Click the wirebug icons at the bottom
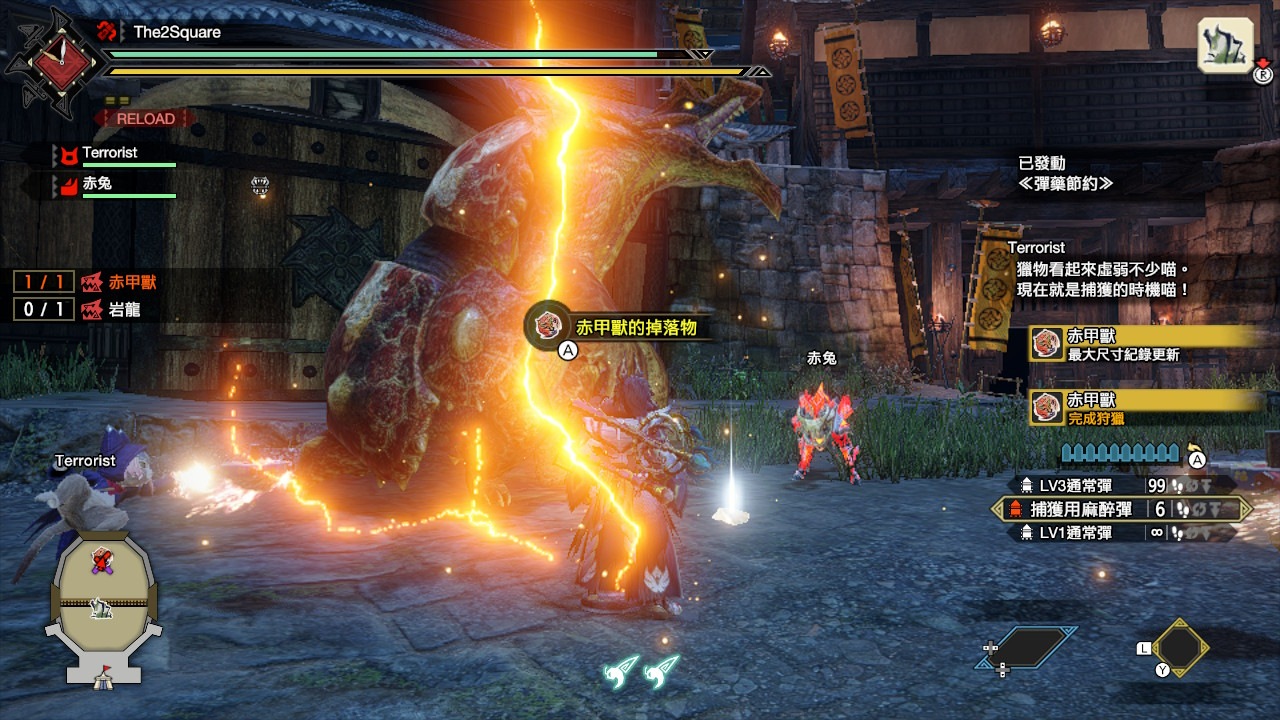Image resolution: width=1280 pixels, height=720 pixels. (641, 669)
